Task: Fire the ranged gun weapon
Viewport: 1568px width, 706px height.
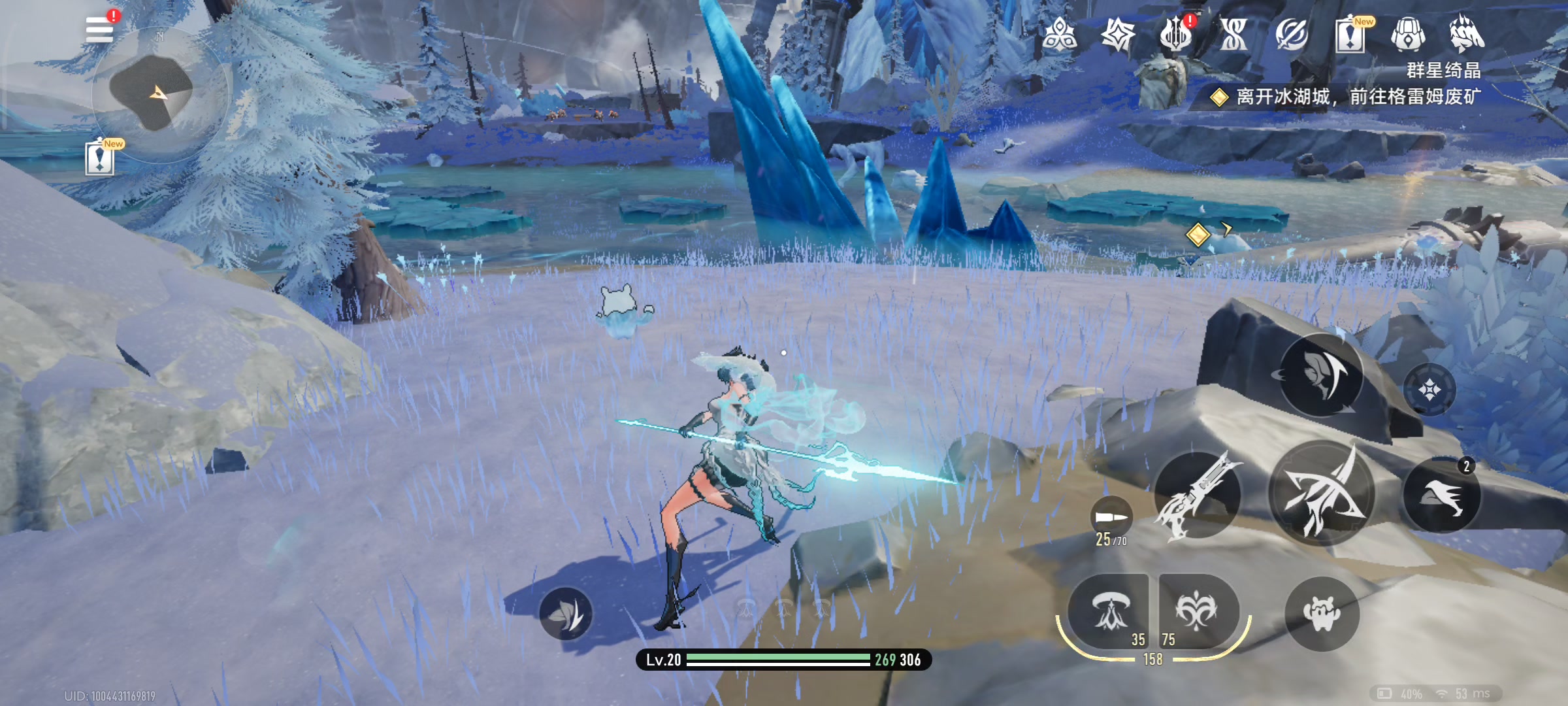Action: 1198,496
